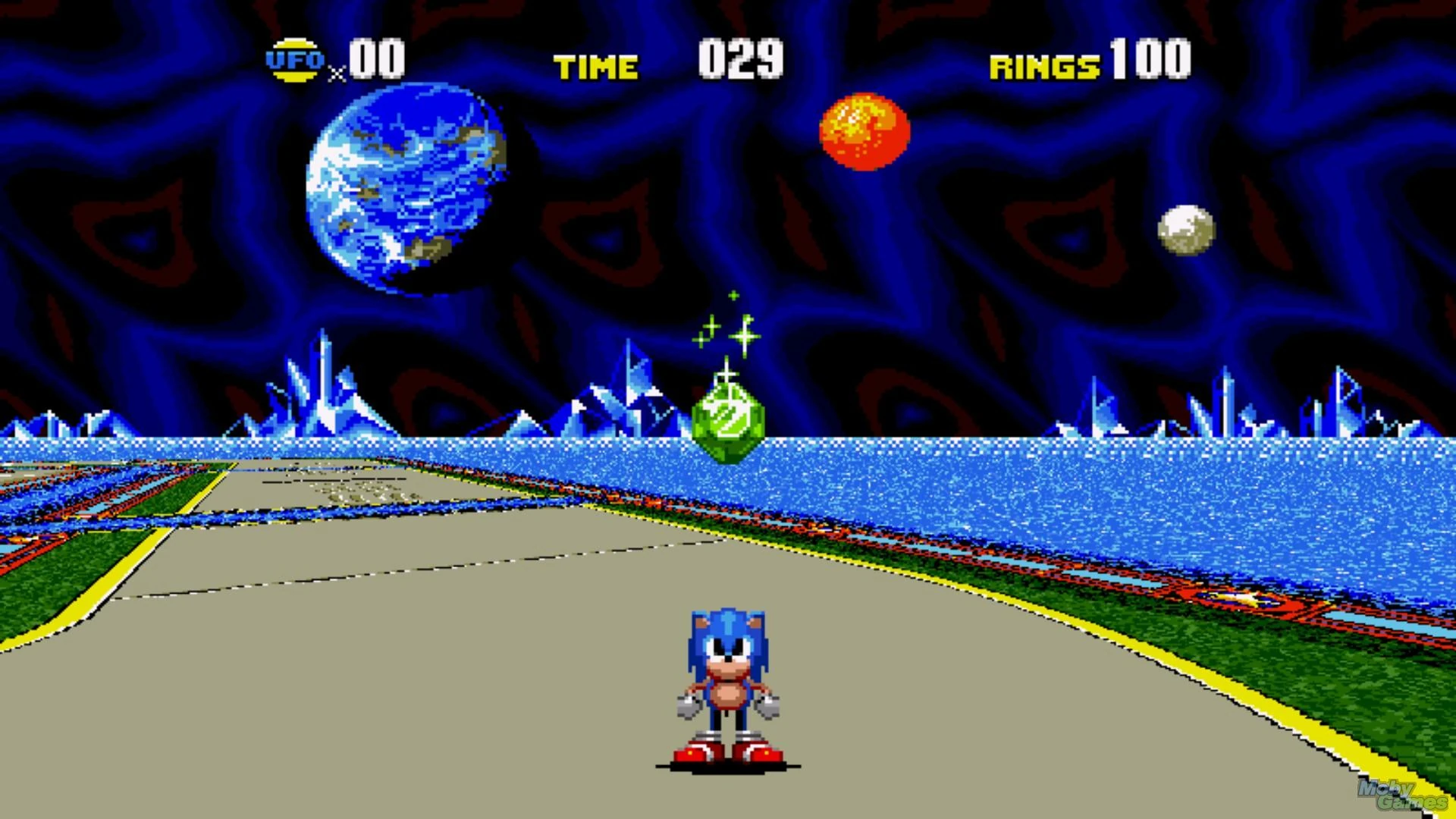Viewport: 1456px width, 819px height.
Task: Select the TIME label in the HUD
Action: 595,67
